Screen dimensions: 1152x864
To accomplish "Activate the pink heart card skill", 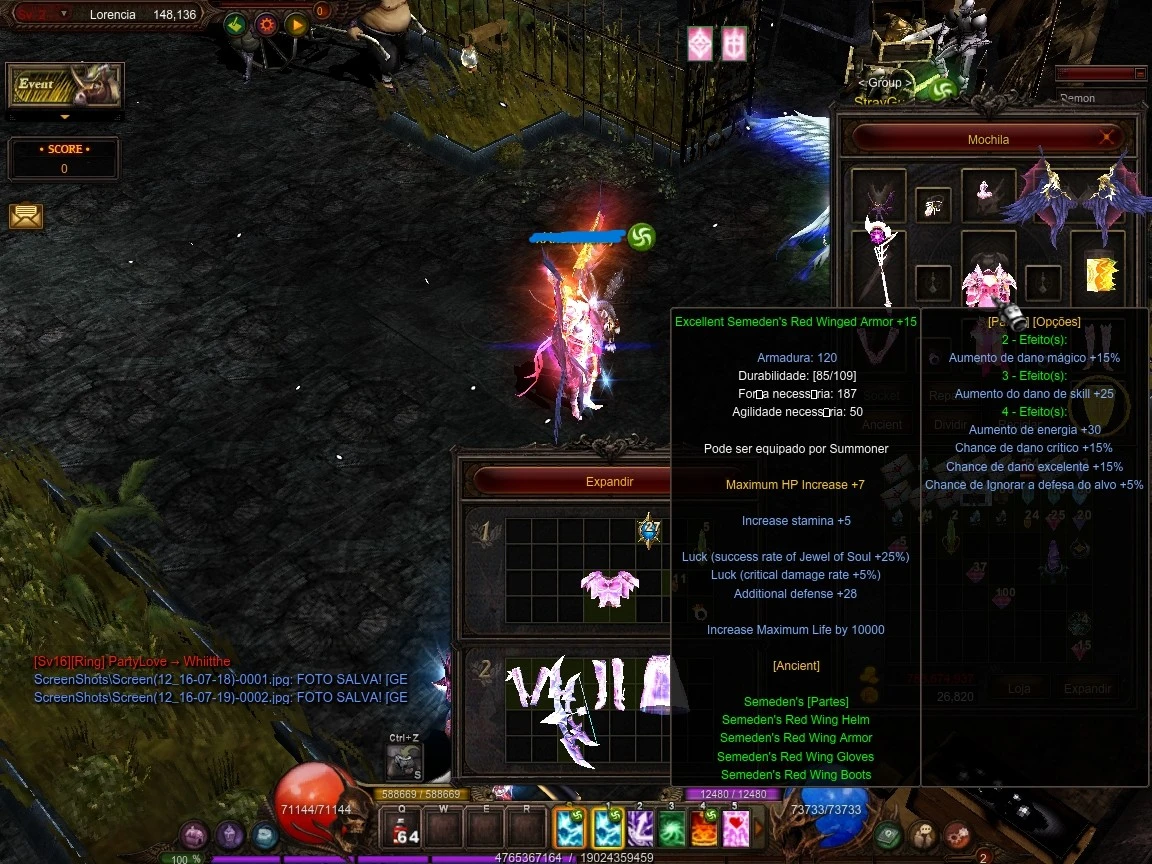I will point(736,829).
